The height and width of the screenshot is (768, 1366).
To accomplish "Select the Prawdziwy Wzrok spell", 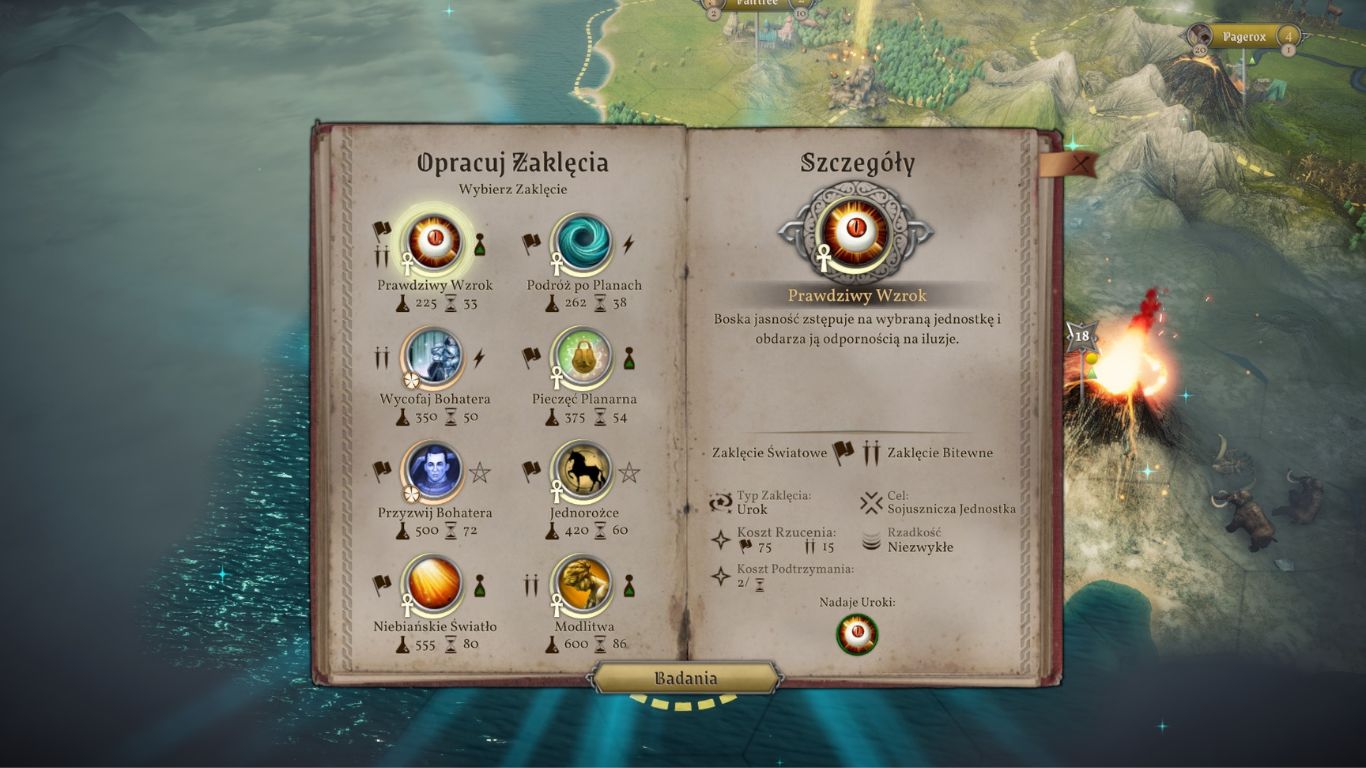I will point(434,243).
